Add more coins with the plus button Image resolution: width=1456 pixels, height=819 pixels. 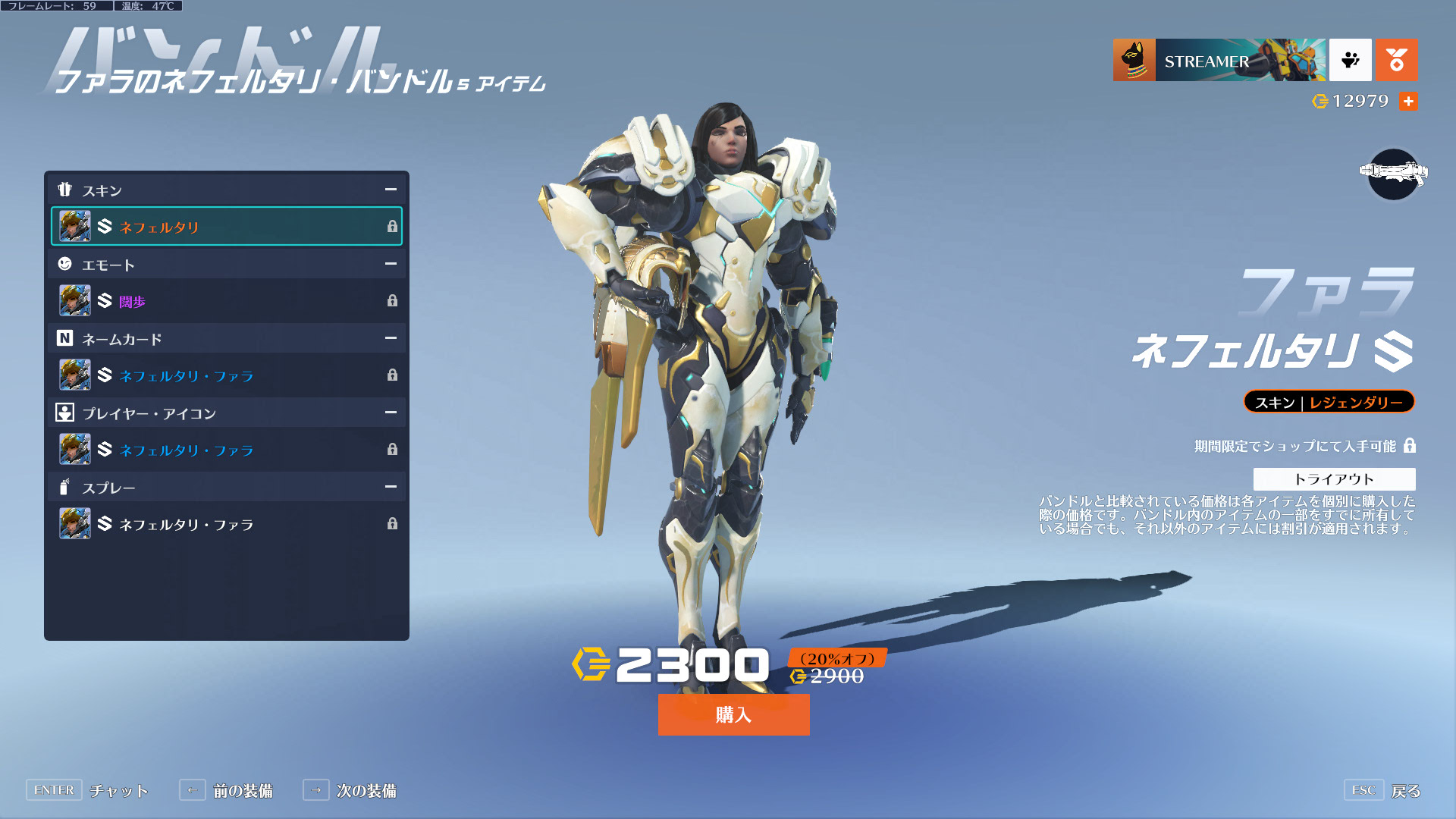click(x=1408, y=101)
